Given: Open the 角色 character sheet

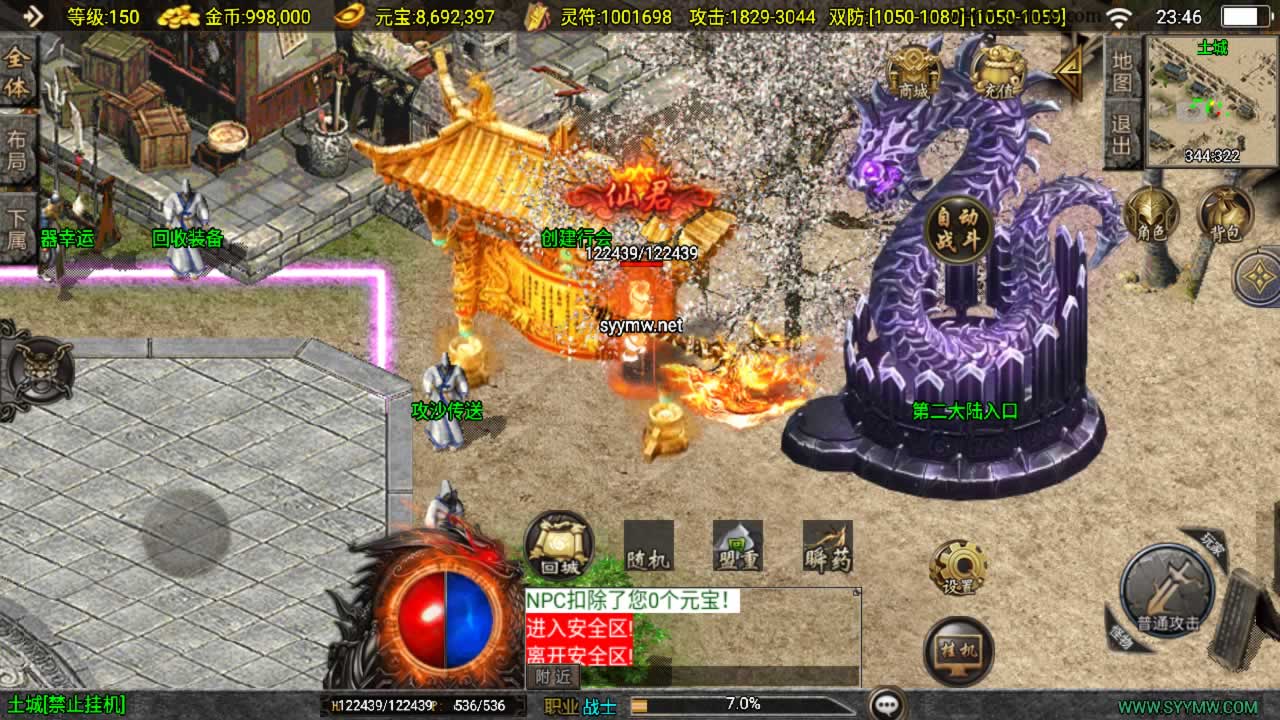Looking at the screenshot, I should click(1152, 215).
